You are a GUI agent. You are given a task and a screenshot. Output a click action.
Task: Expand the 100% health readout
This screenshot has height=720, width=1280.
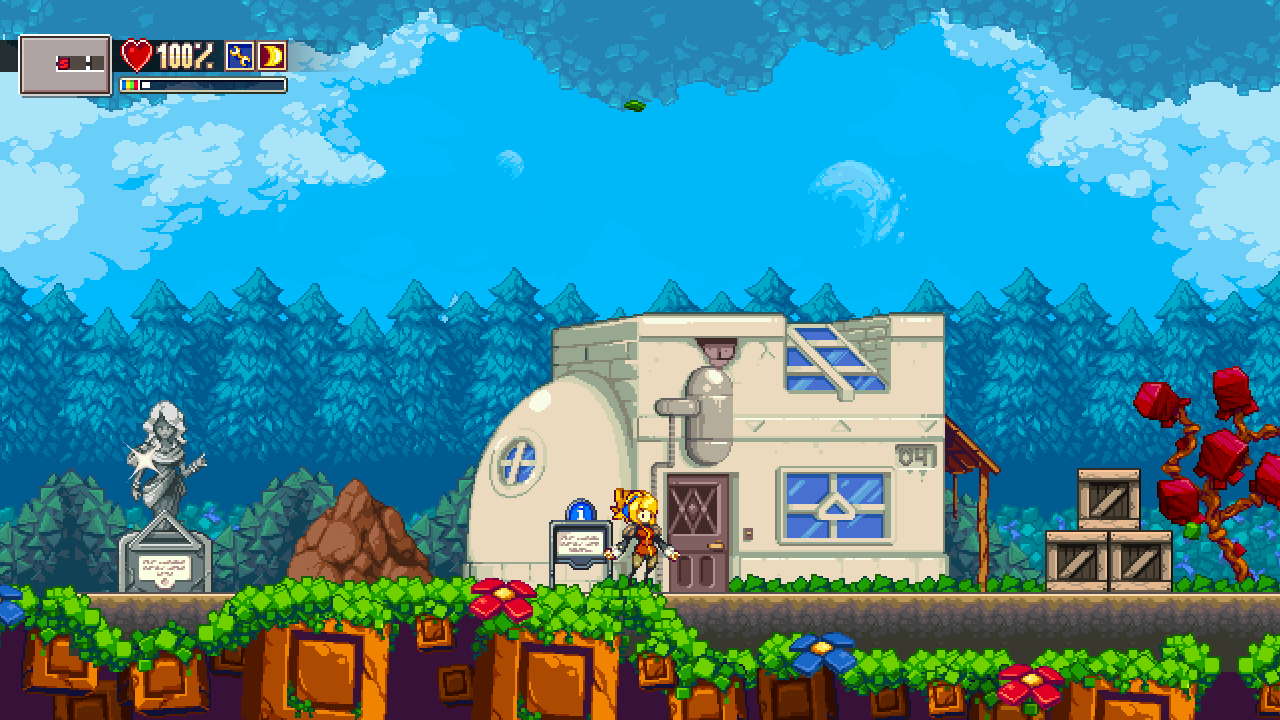187,55
